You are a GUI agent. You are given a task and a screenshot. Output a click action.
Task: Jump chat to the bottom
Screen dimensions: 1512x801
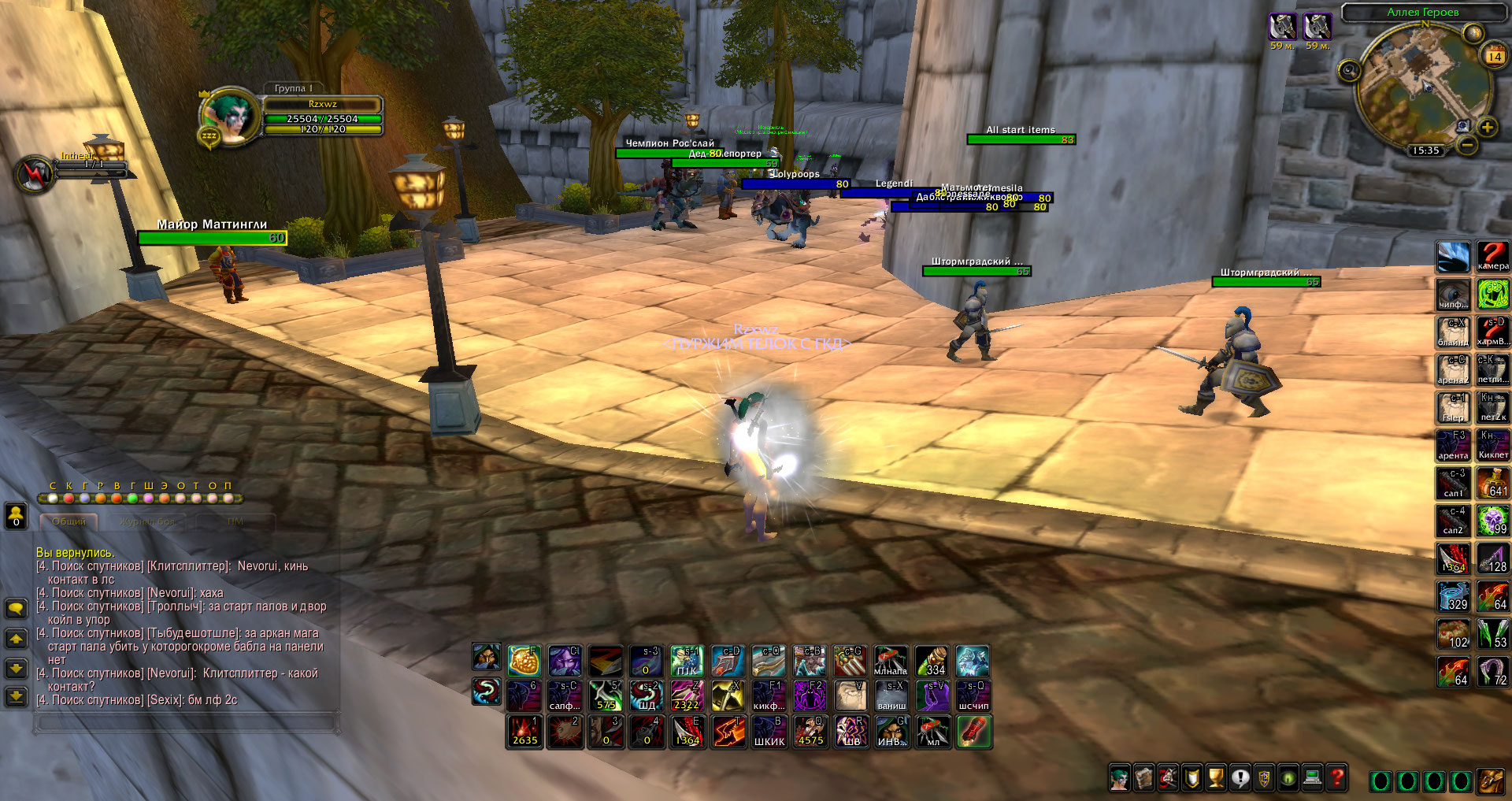tap(16, 696)
